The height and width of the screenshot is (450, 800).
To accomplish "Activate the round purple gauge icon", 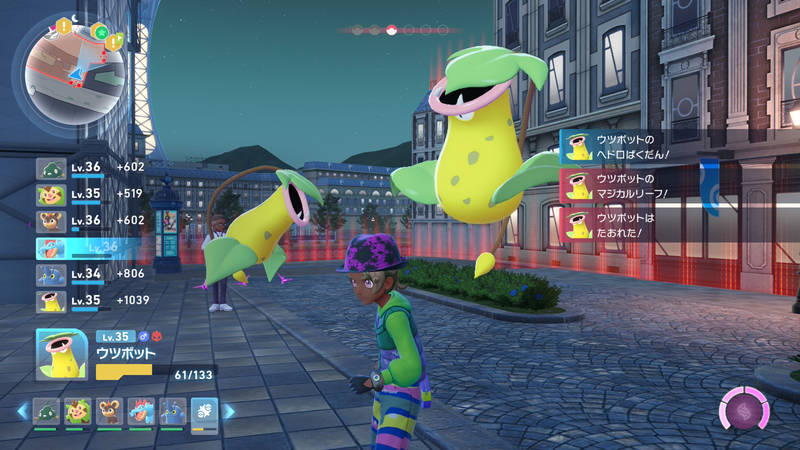I will [745, 410].
